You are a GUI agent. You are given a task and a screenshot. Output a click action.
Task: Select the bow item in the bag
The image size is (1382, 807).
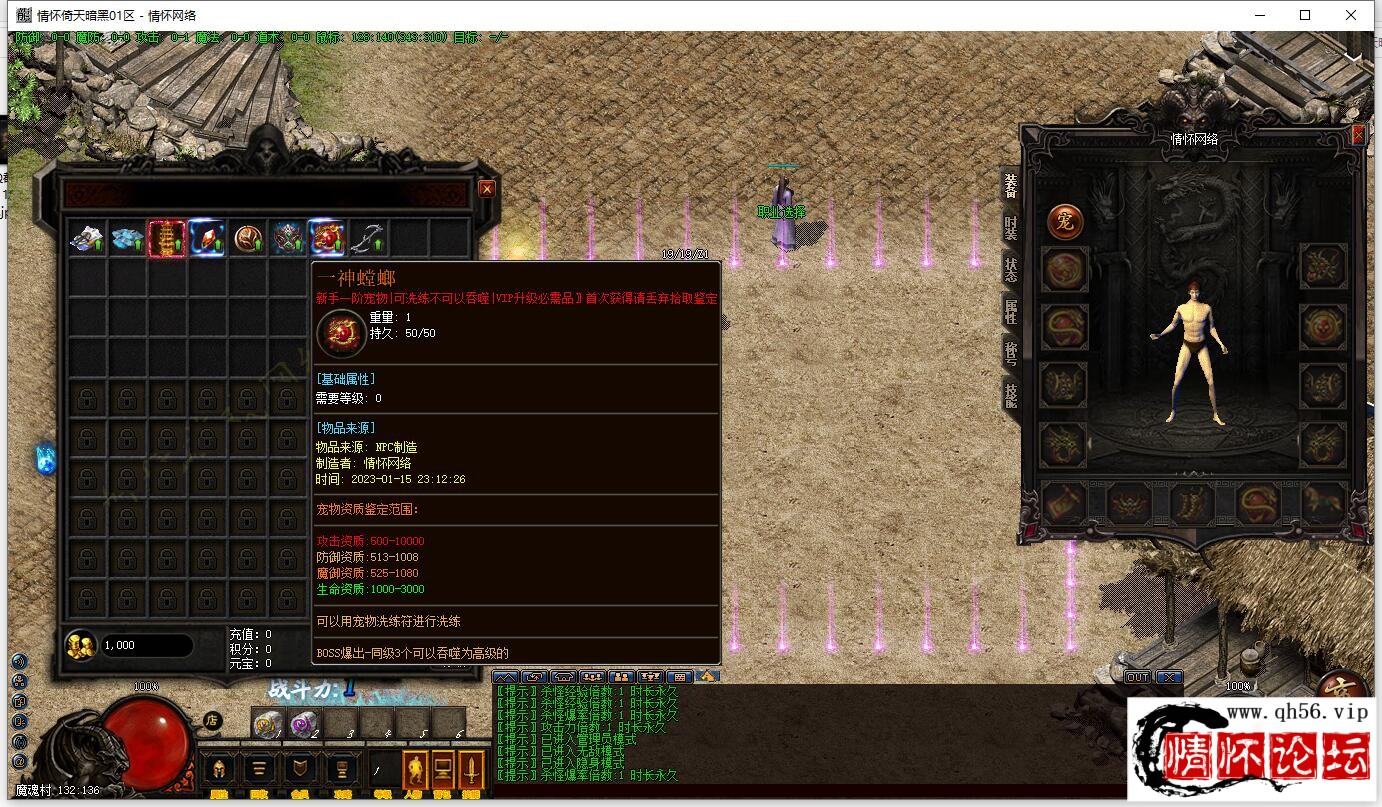tap(368, 238)
